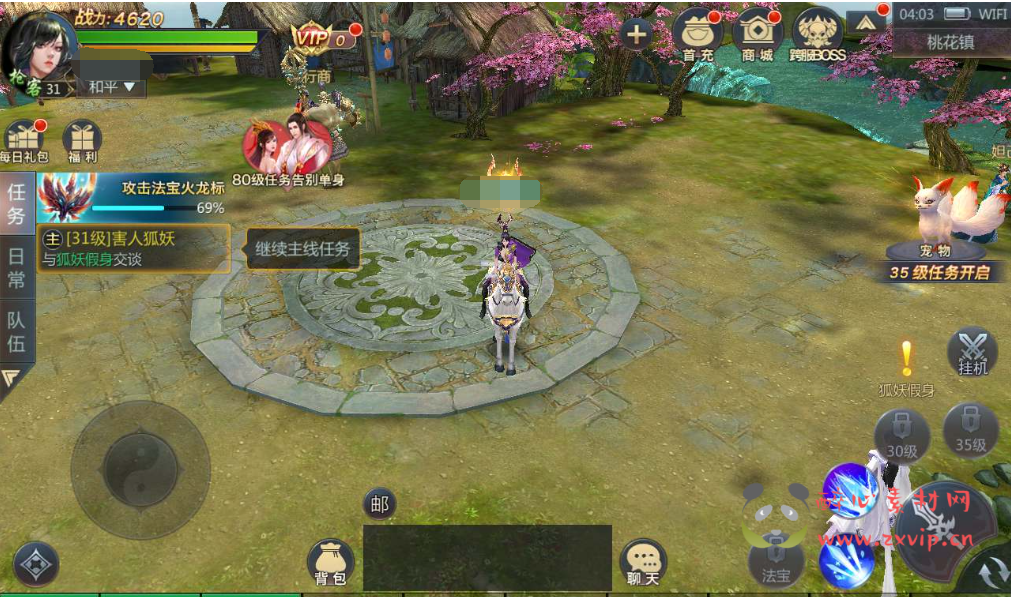Screen dimensions: 1011x597
Task: Switch to the 队伍 team tab
Action: [17, 332]
